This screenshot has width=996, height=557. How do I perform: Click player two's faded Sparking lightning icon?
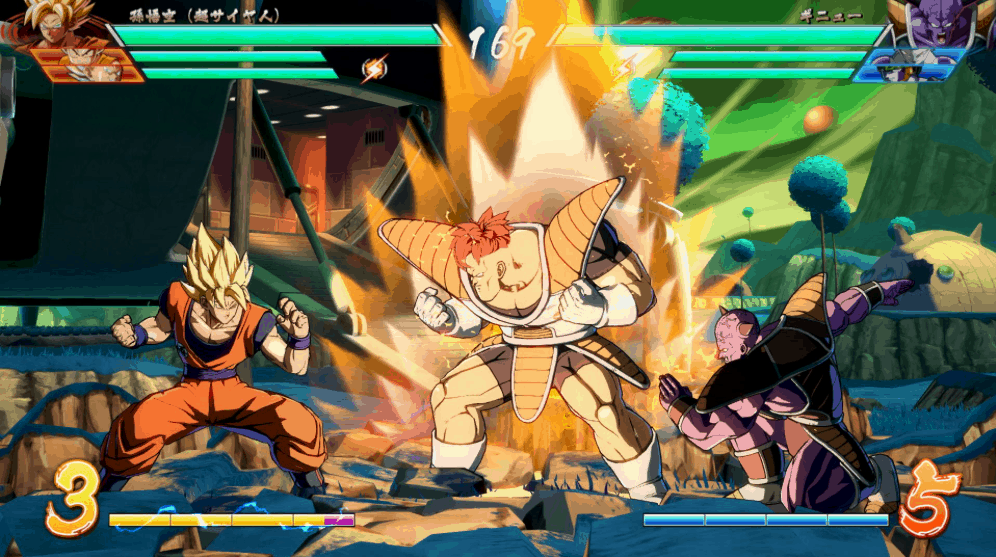tap(627, 66)
